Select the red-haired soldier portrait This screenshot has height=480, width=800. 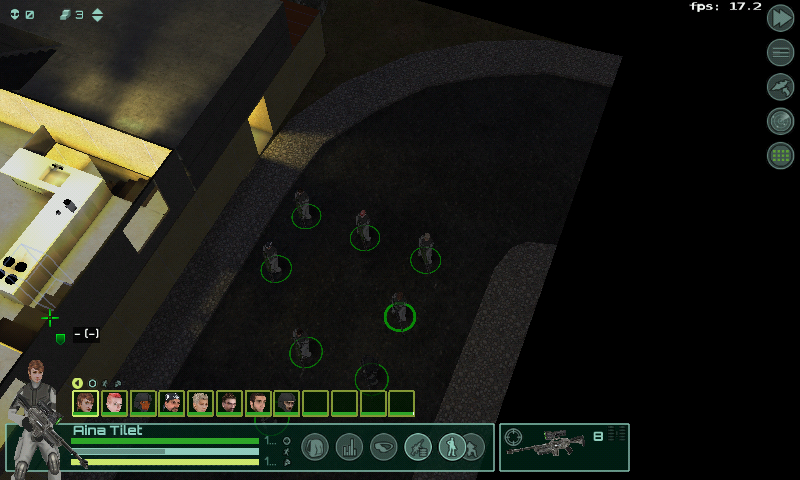pos(114,403)
